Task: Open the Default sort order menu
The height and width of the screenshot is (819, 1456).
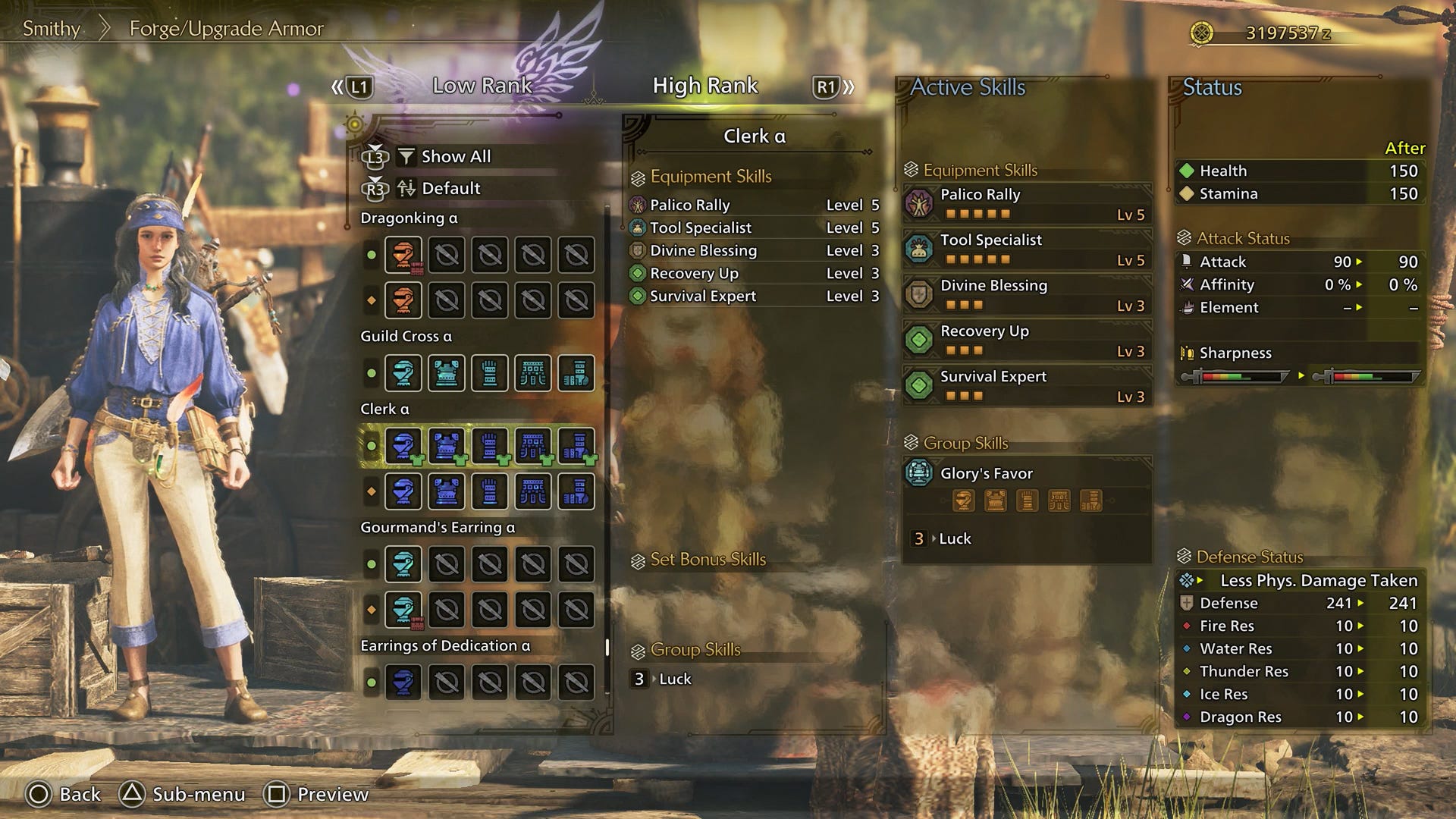Action: click(450, 189)
